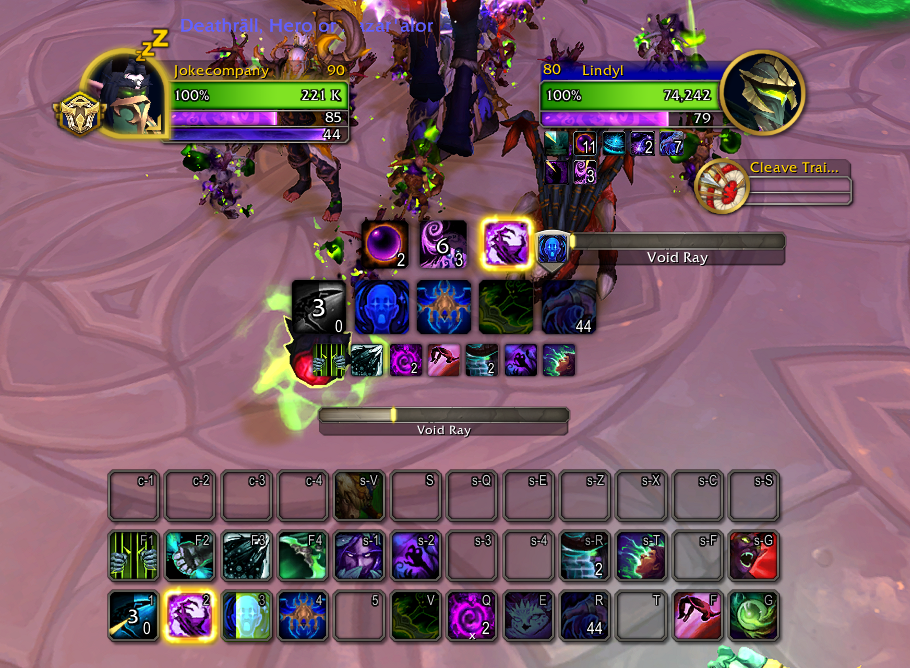910x668 pixels.
Task: Use the green-flame face ability bound to s-T
Action: coord(641,555)
